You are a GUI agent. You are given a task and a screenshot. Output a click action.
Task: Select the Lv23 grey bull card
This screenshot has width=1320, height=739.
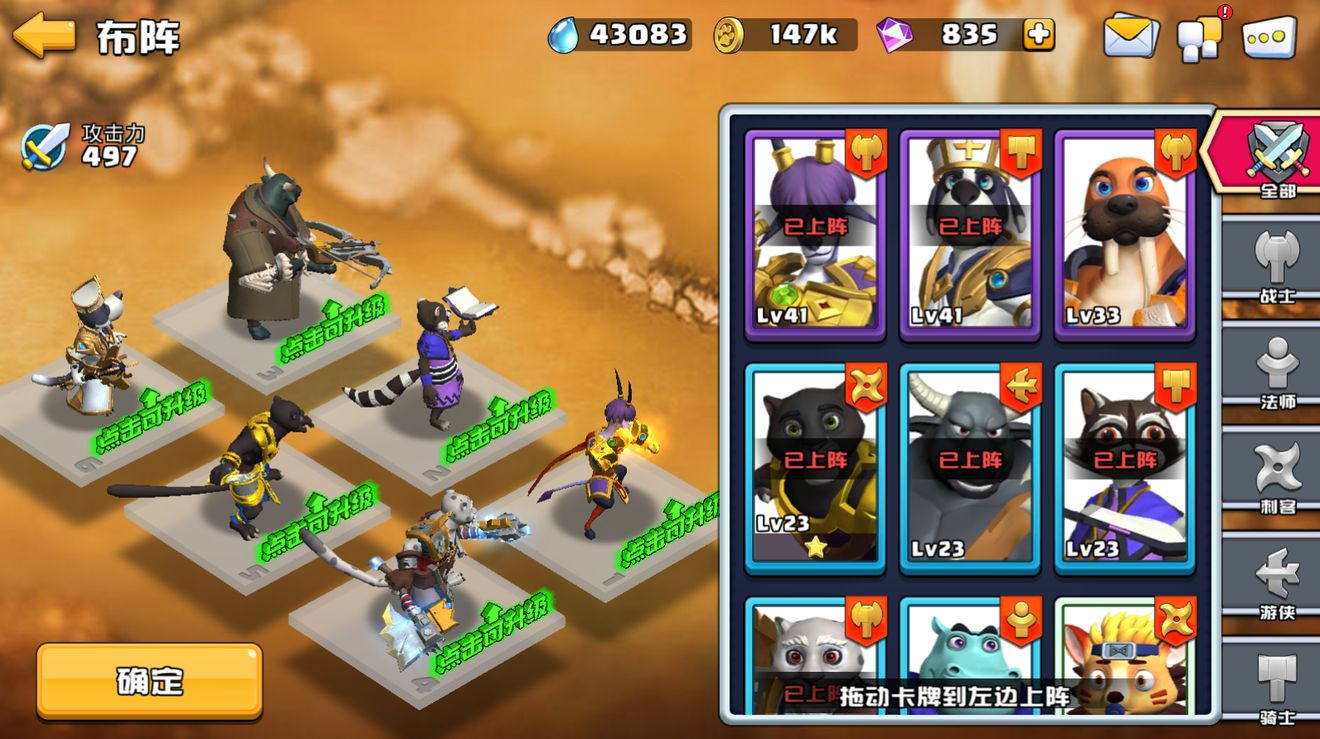[970, 467]
